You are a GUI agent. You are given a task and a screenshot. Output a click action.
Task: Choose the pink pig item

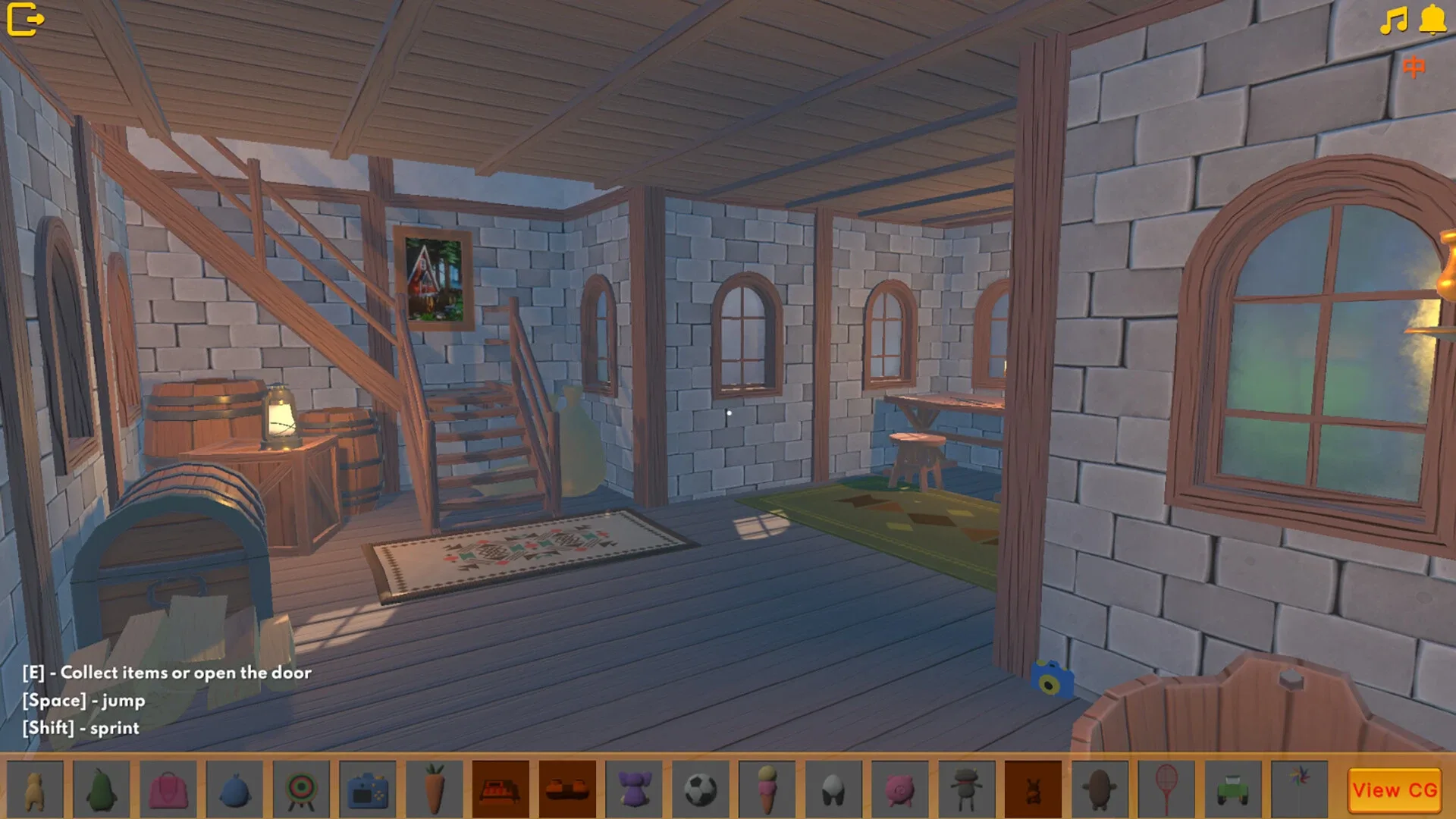(902, 789)
